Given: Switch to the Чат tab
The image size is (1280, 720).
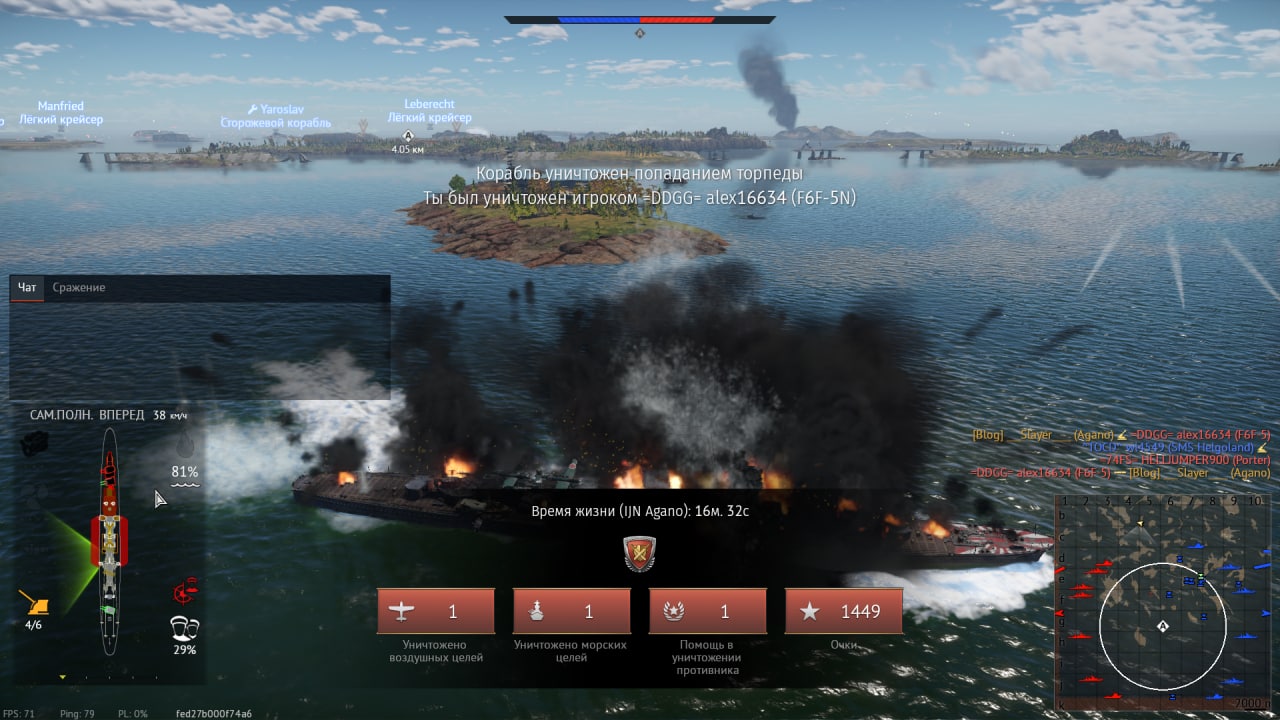Looking at the screenshot, I should (x=27, y=288).
